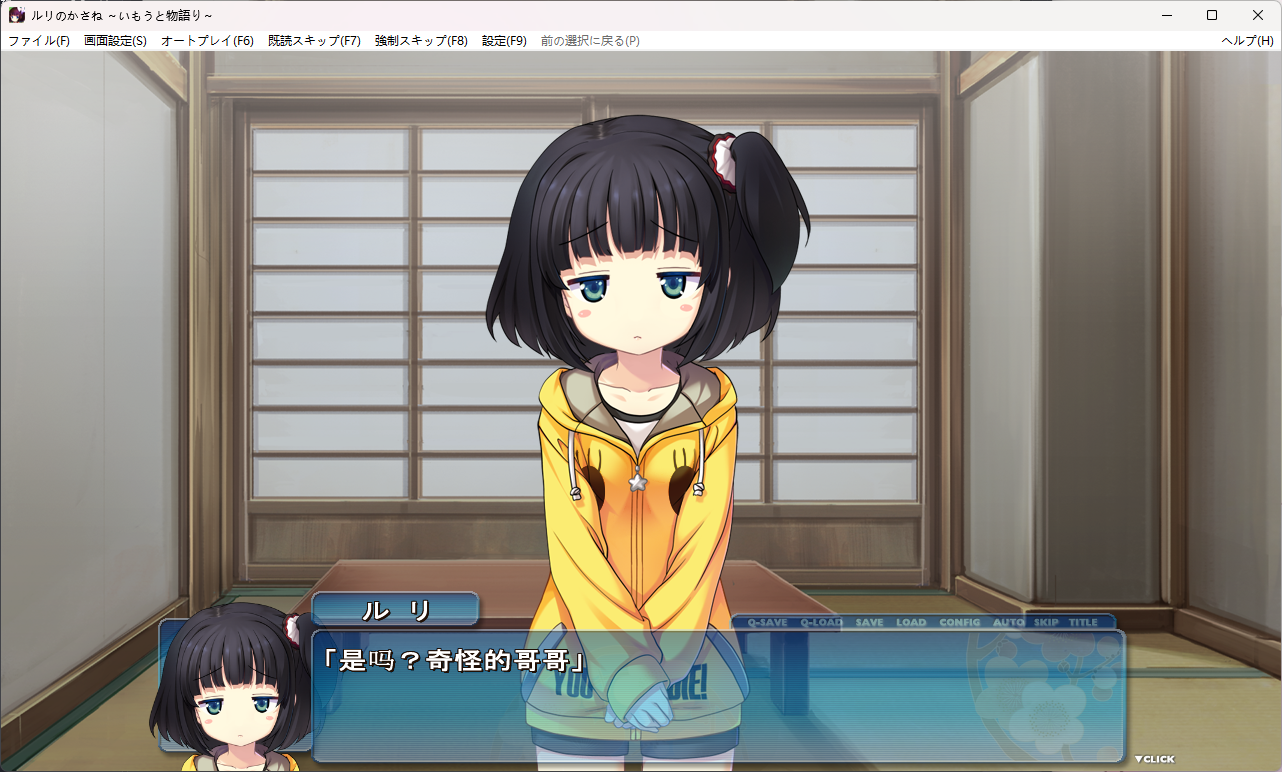
Task: Choose 既読スキップ(F7) in the menu bar
Action: 314,41
